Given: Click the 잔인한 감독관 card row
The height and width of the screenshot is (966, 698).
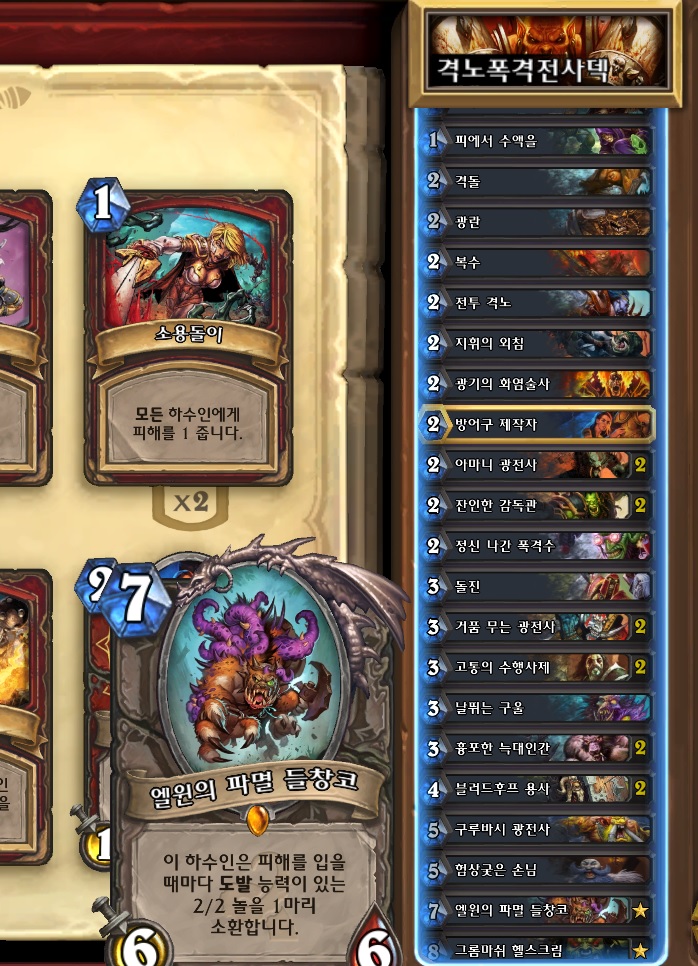Looking at the screenshot, I should click(x=538, y=505).
